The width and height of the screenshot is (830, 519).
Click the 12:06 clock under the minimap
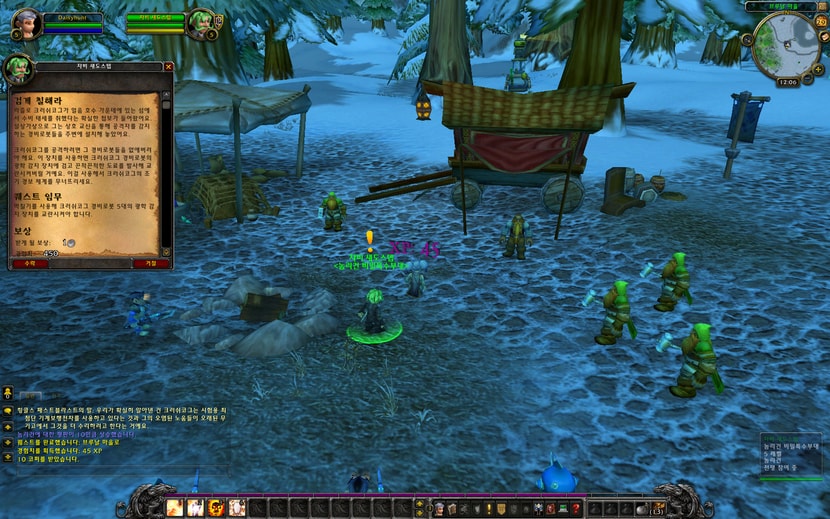click(x=787, y=82)
